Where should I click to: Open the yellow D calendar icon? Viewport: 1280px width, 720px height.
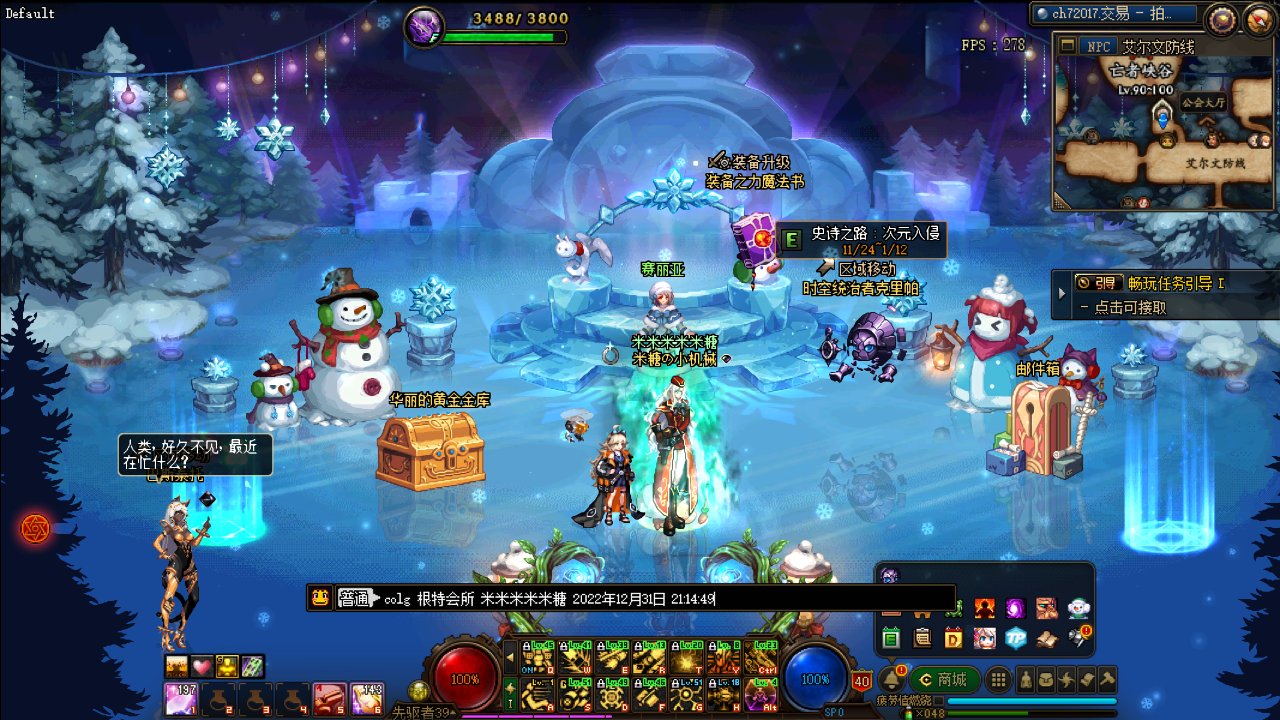[x=953, y=638]
